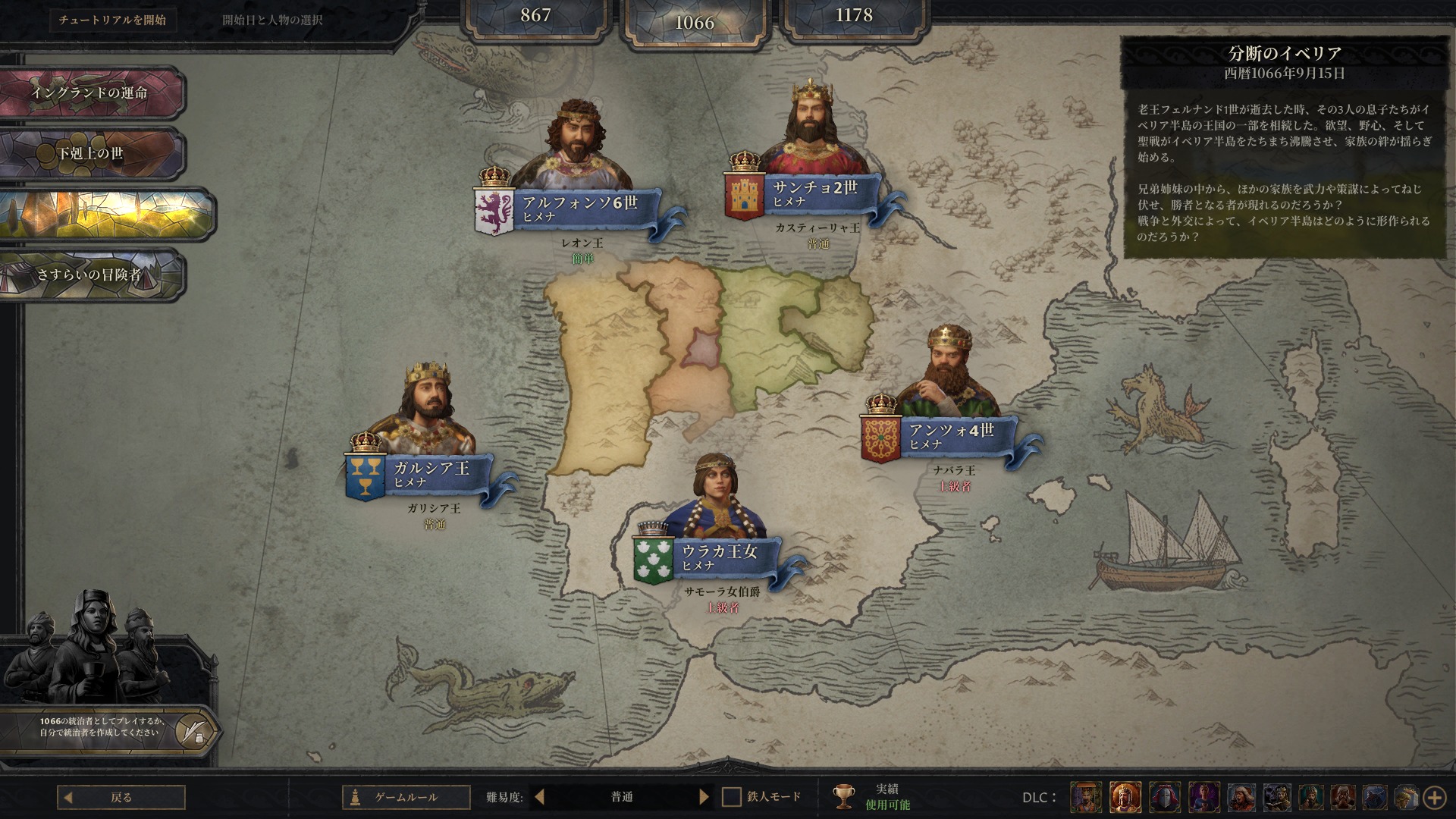1456x819 pixels.
Task: Choose the 1066 start date tab
Action: pyautogui.click(x=695, y=23)
